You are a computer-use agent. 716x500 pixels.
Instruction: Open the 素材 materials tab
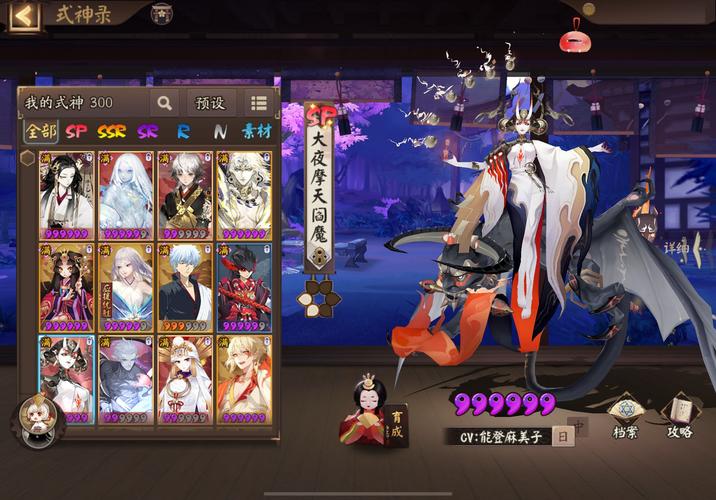click(x=256, y=131)
